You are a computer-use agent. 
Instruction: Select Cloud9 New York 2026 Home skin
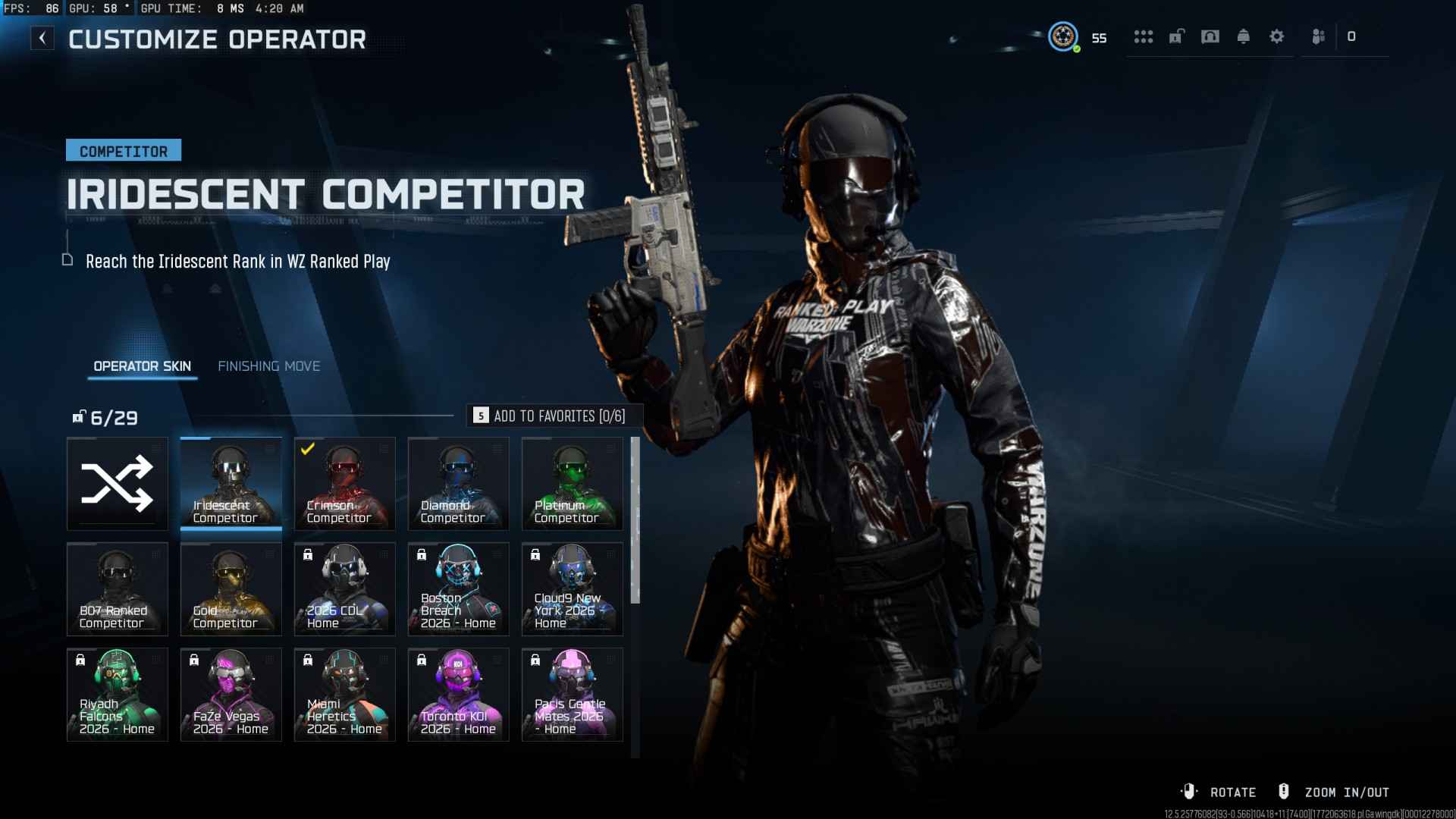pyautogui.click(x=573, y=589)
